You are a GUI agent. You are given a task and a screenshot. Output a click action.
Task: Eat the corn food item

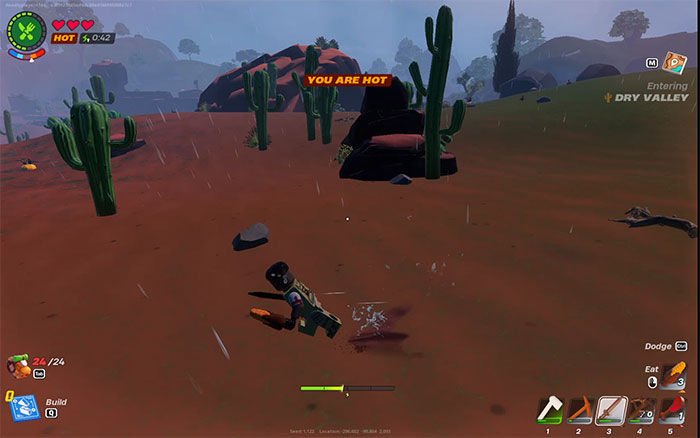point(673,377)
